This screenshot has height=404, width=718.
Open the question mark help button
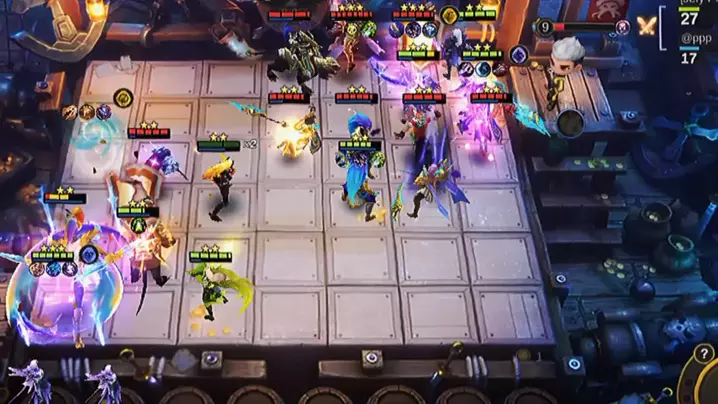[x=704, y=354]
